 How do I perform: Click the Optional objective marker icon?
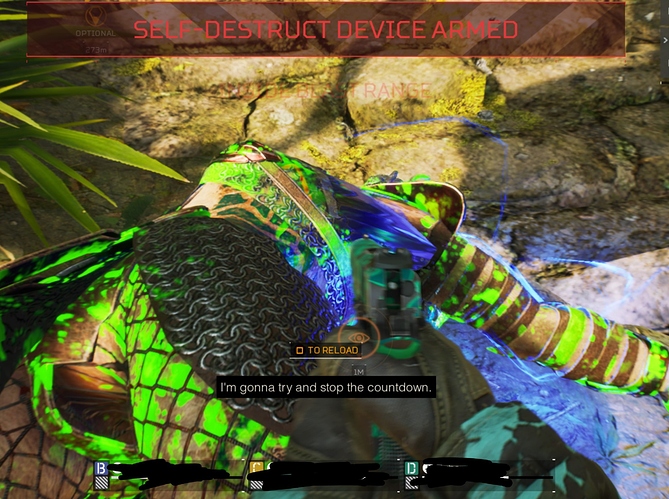(95, 18)
